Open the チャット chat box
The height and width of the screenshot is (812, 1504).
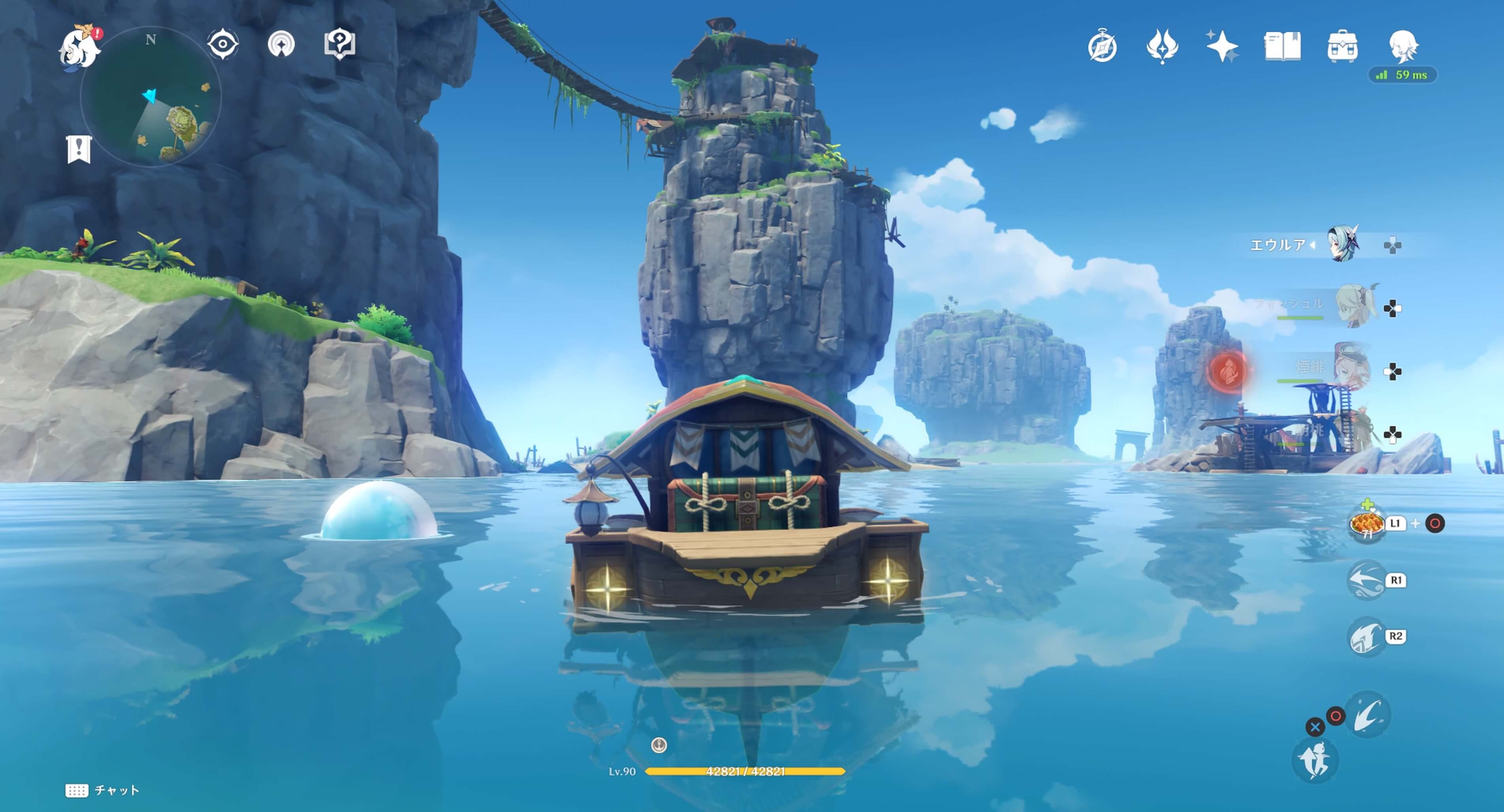(102, 790)
